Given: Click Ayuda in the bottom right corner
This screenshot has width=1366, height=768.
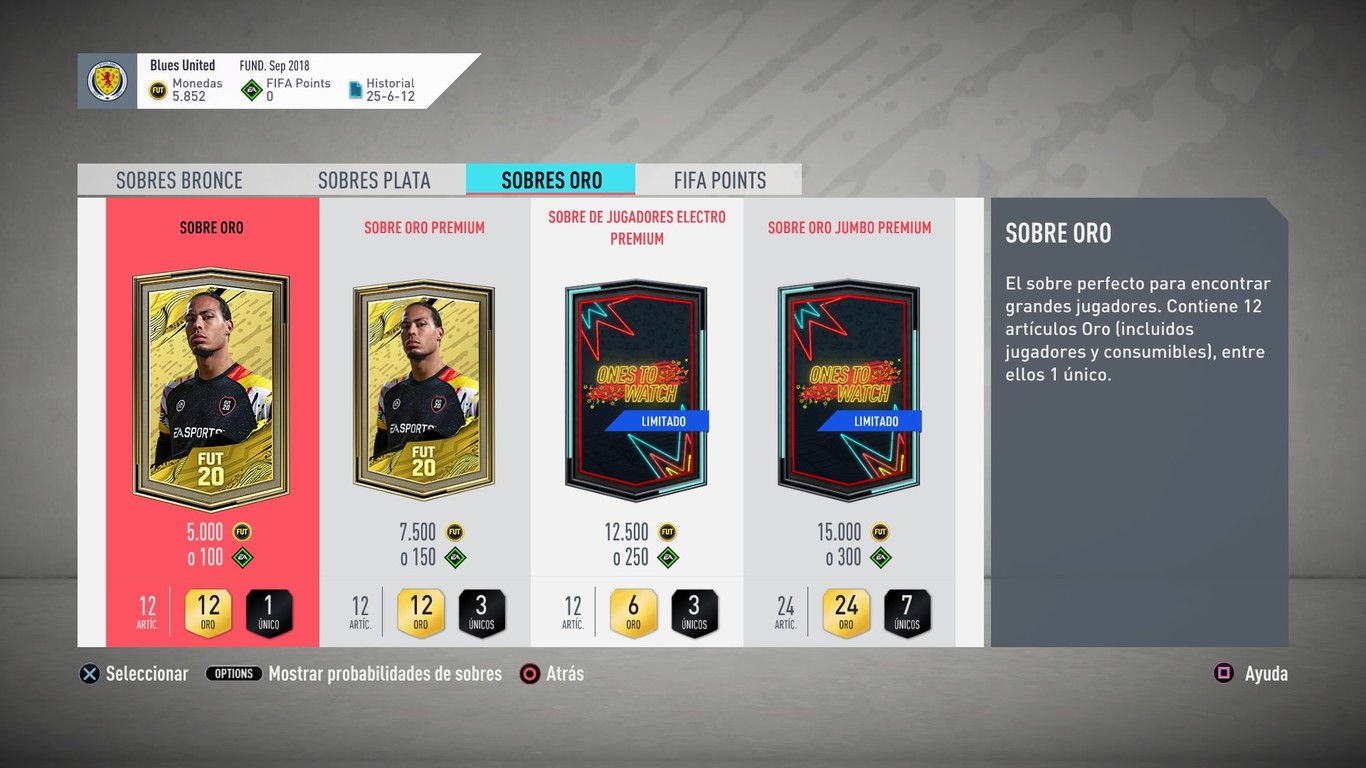Looking at the screenshot, I should pyautogui.click(x=1266, y=673).
